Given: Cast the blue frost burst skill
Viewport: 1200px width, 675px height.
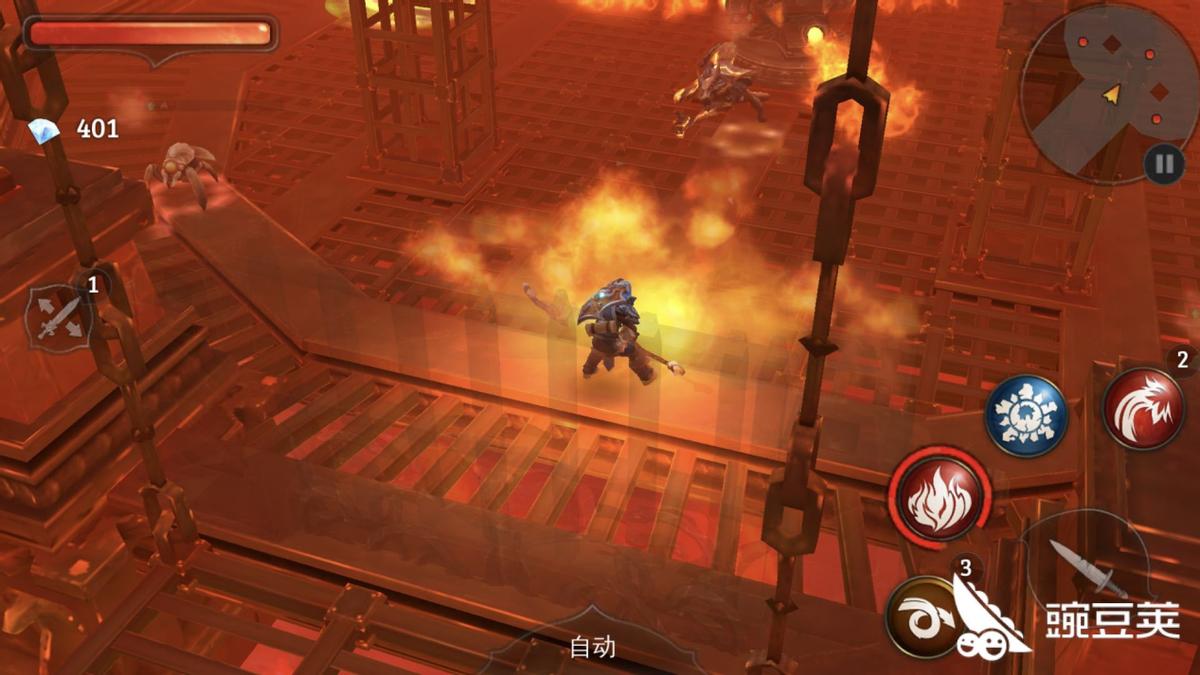Looking at the screenshot, I should tap(1026, 416).
